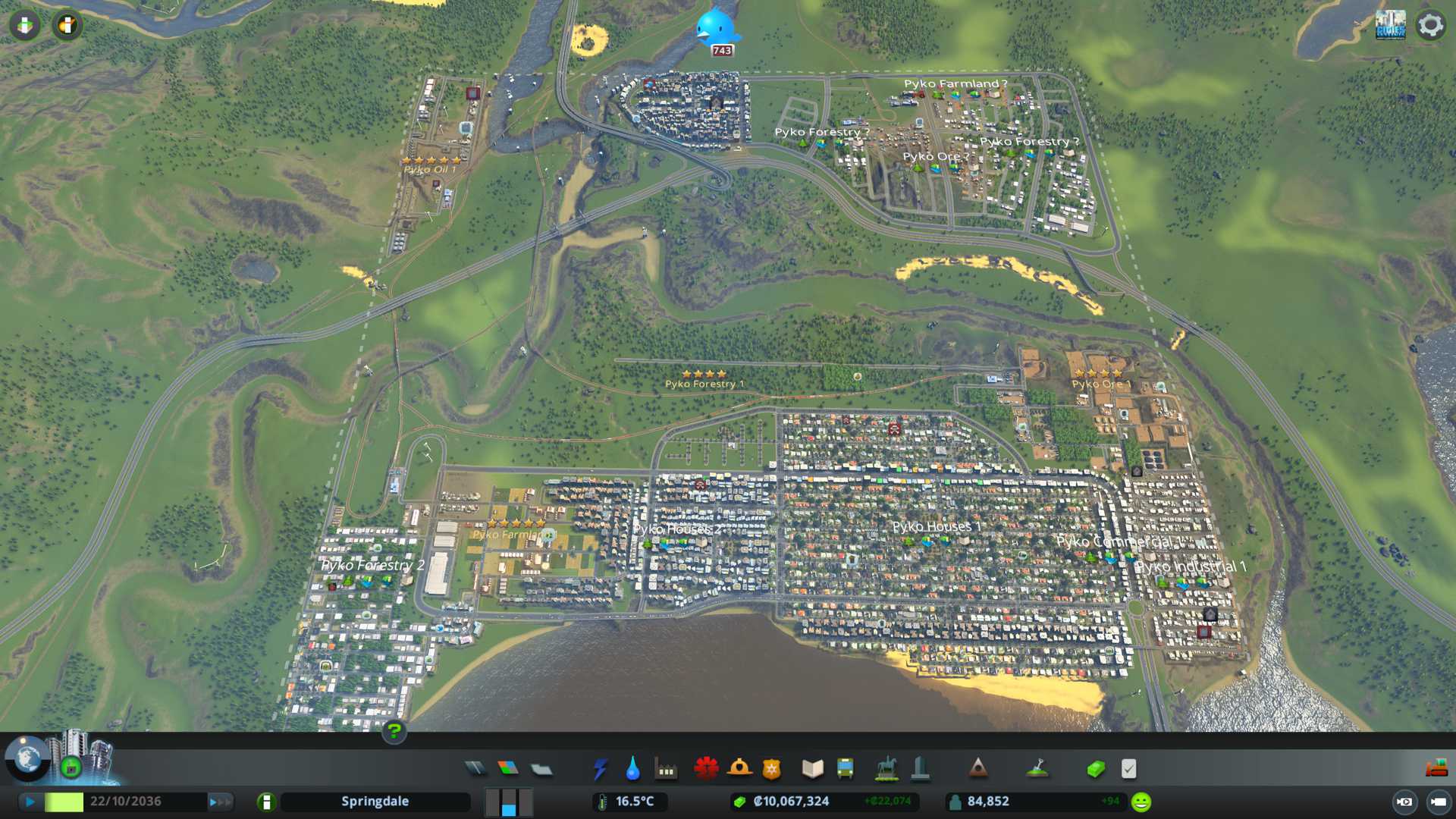Viewport: 1456px width, 819px height.
Task: Click the blue Chirper bird
Action: tap(716, 28)
